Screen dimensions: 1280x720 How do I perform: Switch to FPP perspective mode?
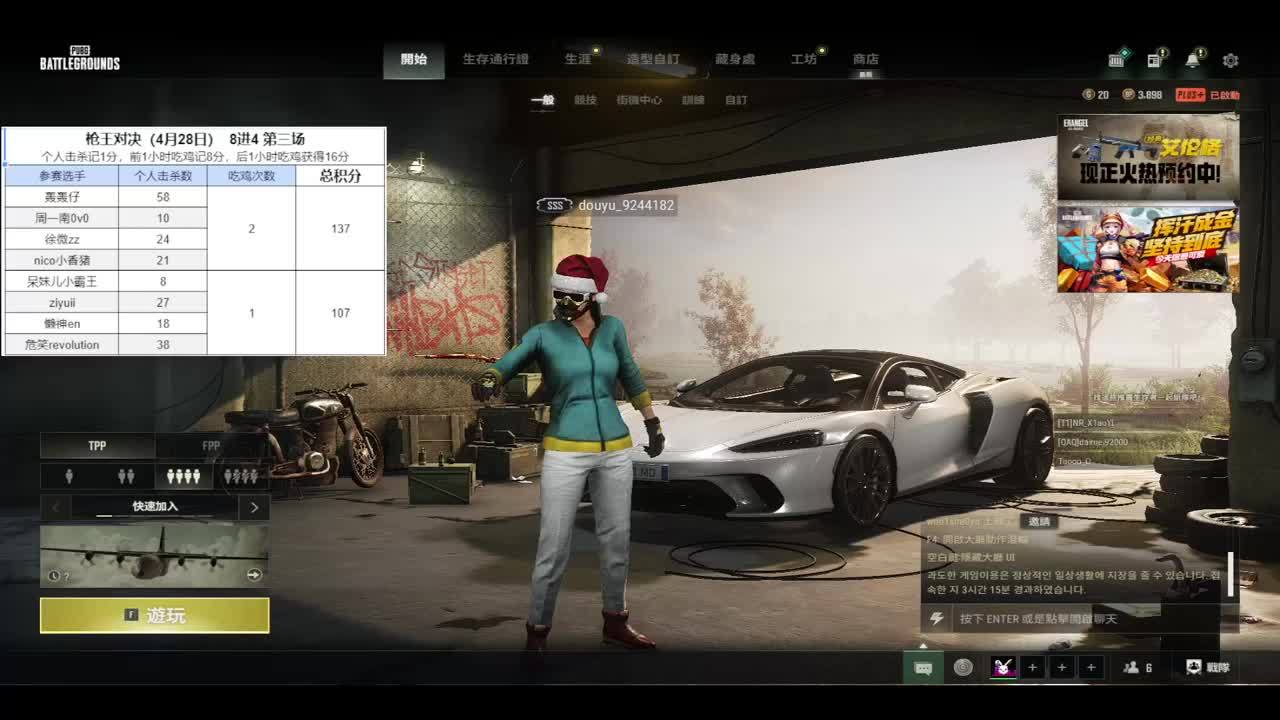click(211, 446)
